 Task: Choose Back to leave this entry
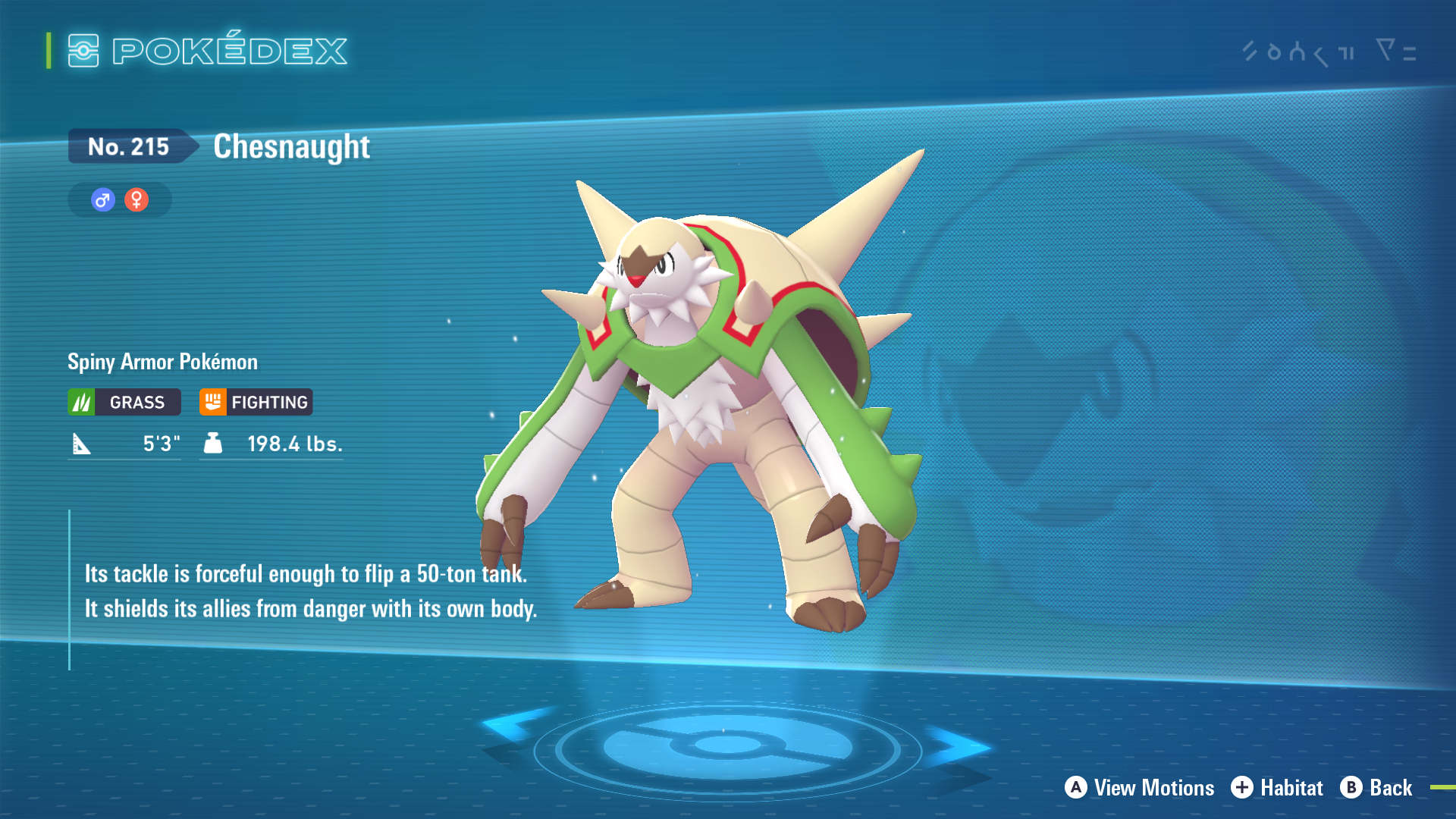(x=1376, y=788)
